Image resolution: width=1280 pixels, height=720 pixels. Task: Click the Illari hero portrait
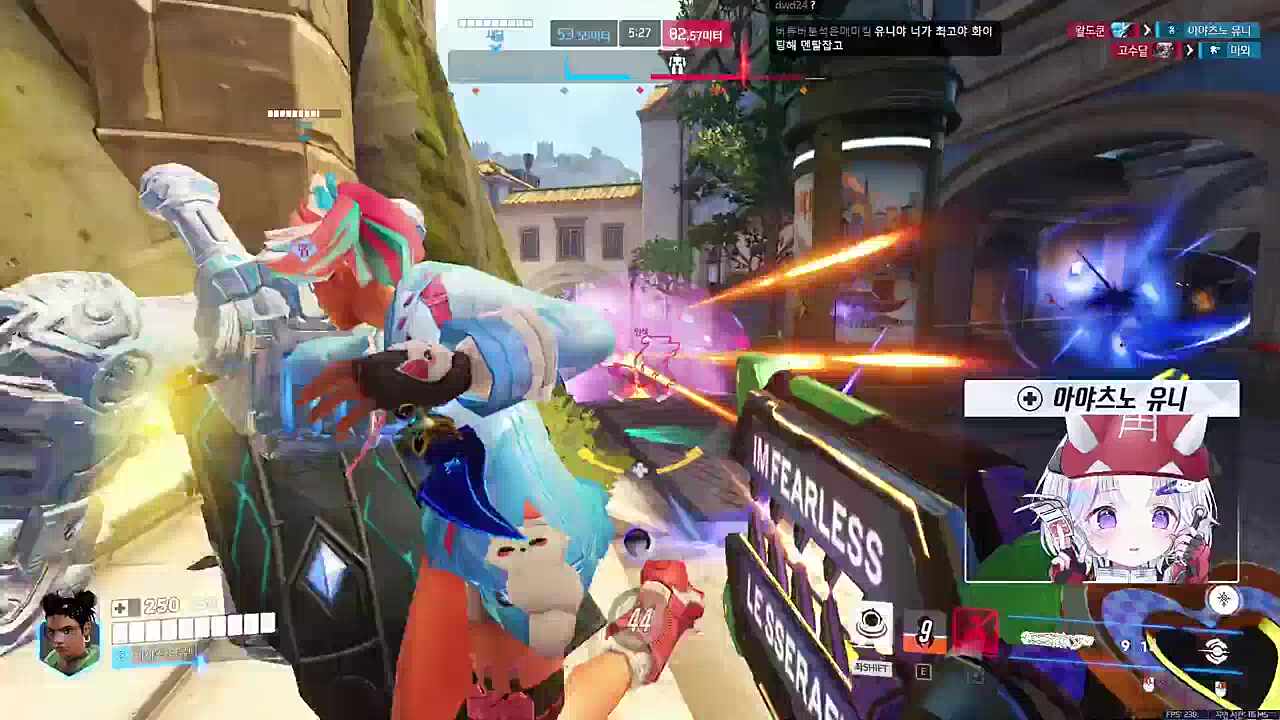point(69,630)
